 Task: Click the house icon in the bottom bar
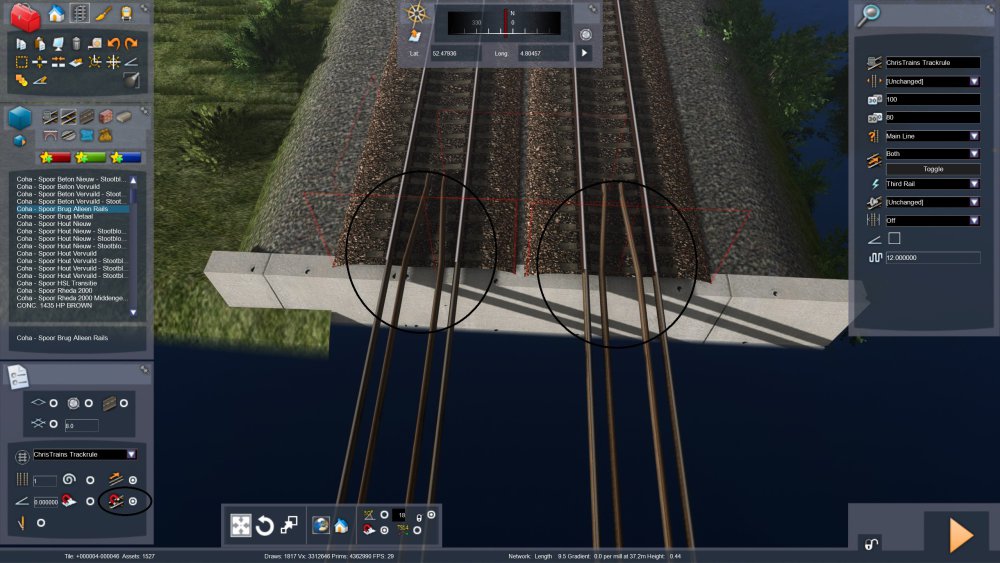click(x=341, y=526)
